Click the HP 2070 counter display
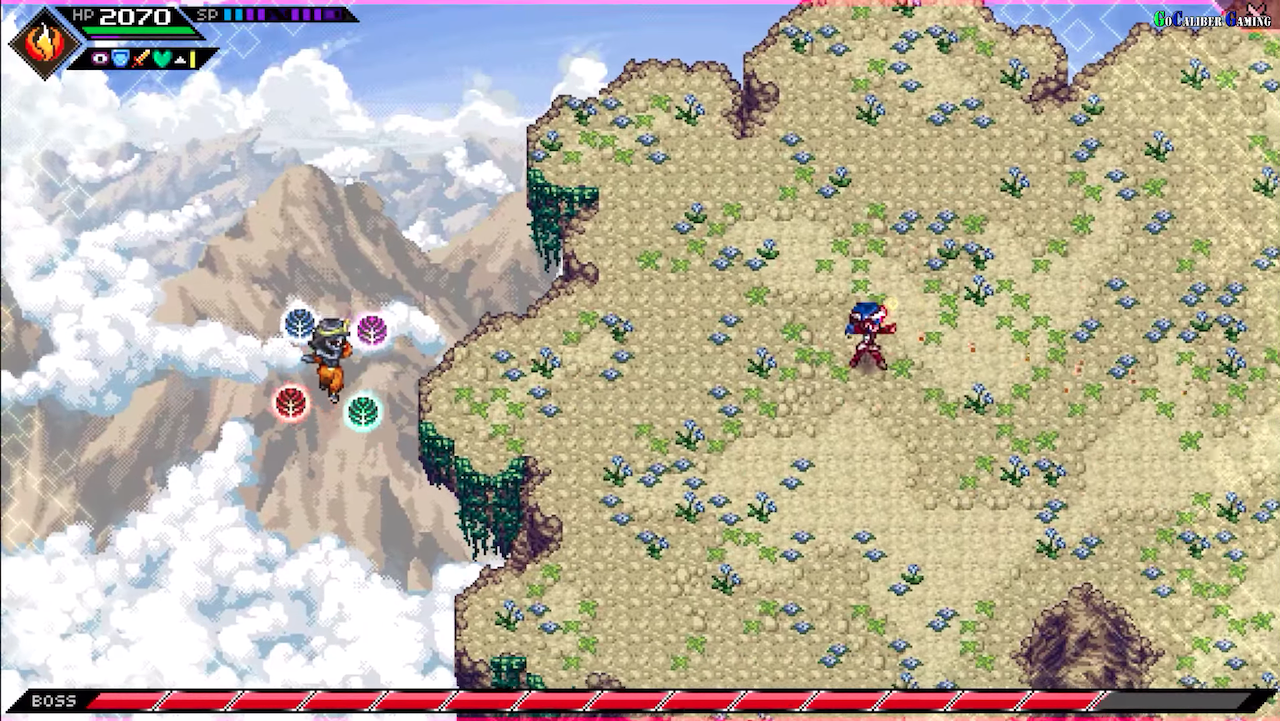Image resolution: width=1280 pixels, height=721 pixels. pos(134,16)
